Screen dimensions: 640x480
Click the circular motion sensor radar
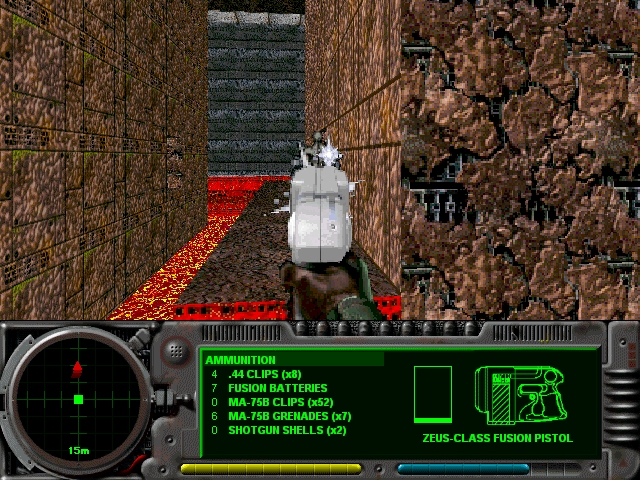[78, 400]
